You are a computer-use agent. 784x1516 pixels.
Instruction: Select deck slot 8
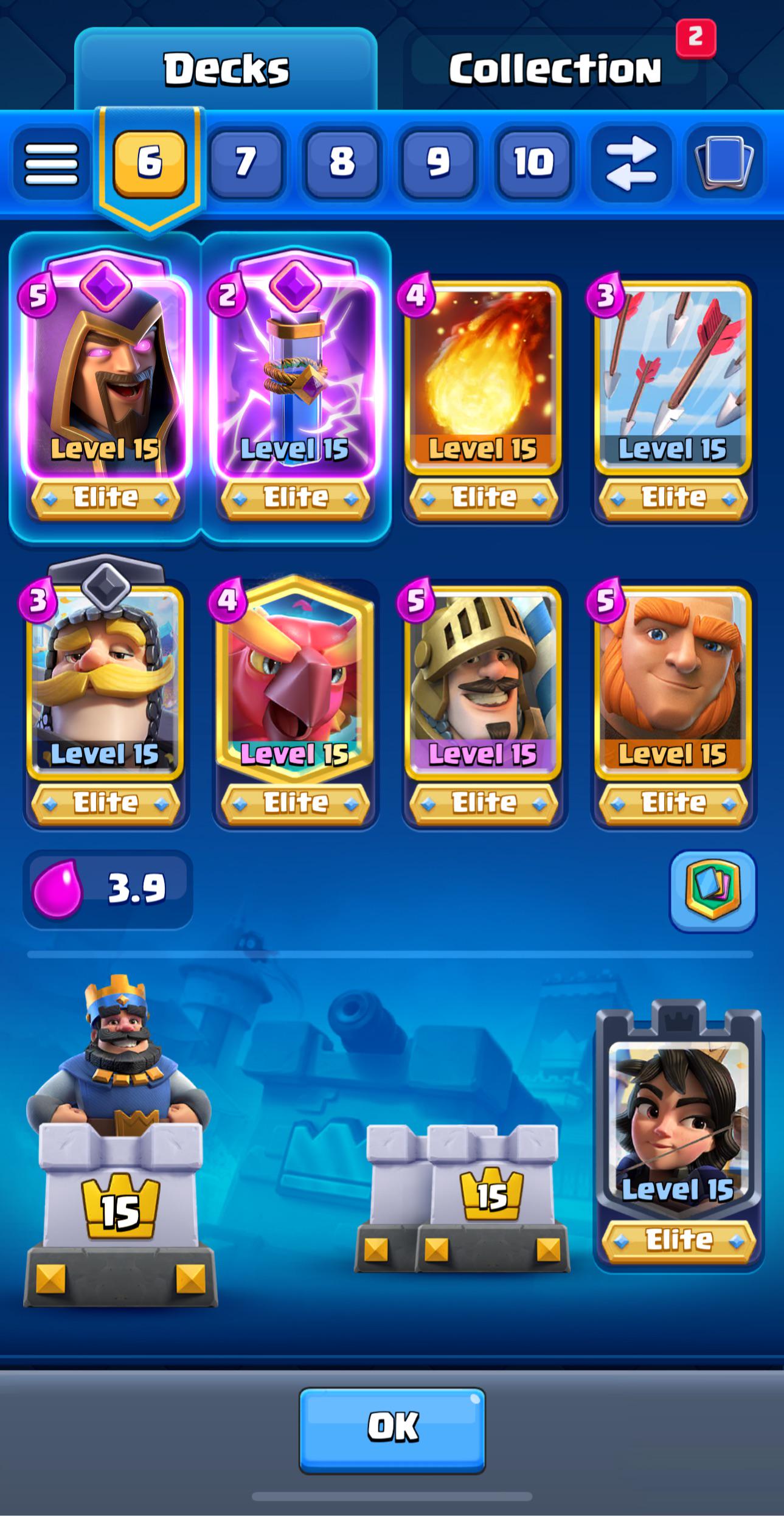(342, 163)
